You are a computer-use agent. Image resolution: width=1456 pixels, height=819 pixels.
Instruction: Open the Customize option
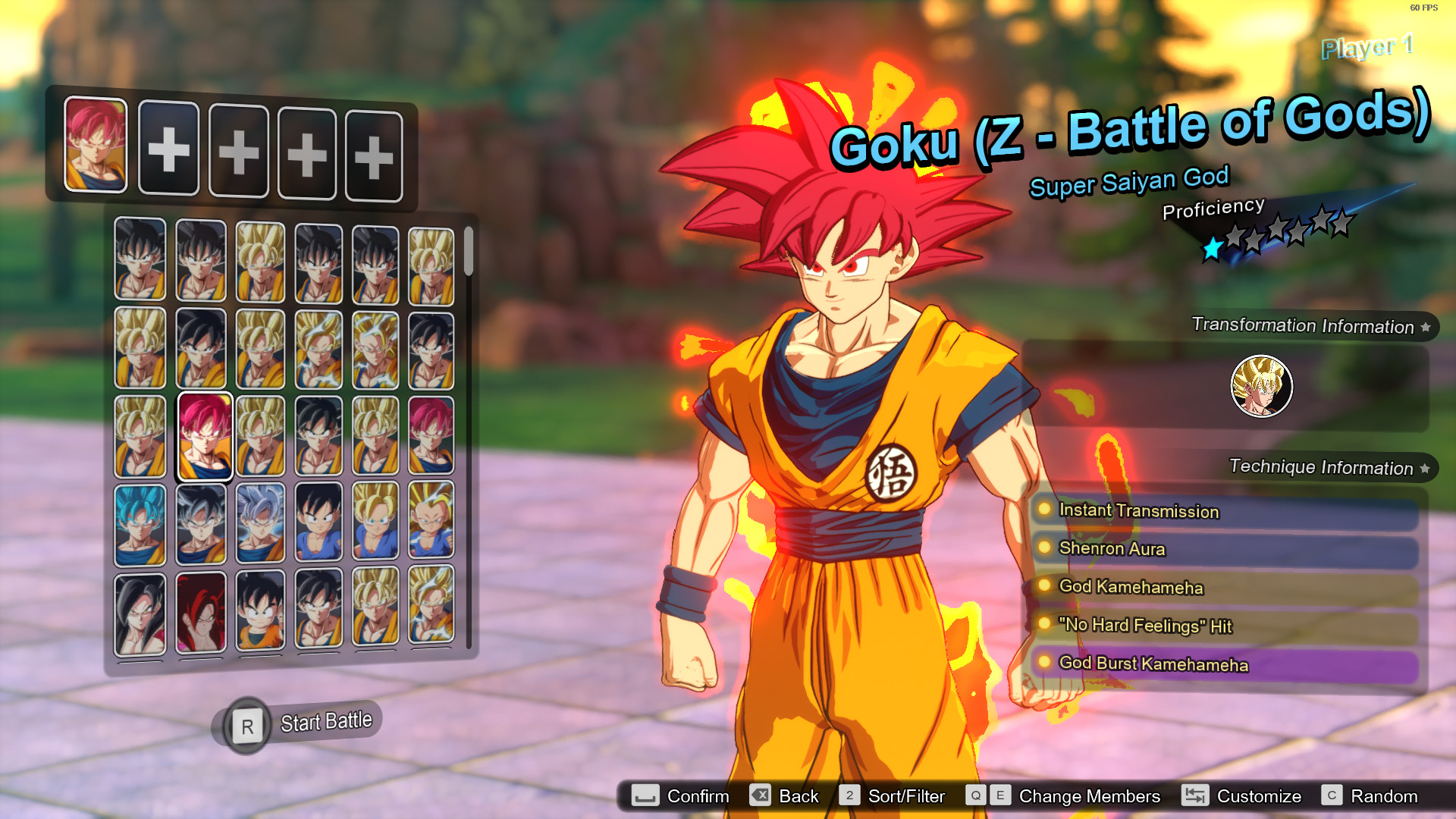click(x=1259, y=796)
